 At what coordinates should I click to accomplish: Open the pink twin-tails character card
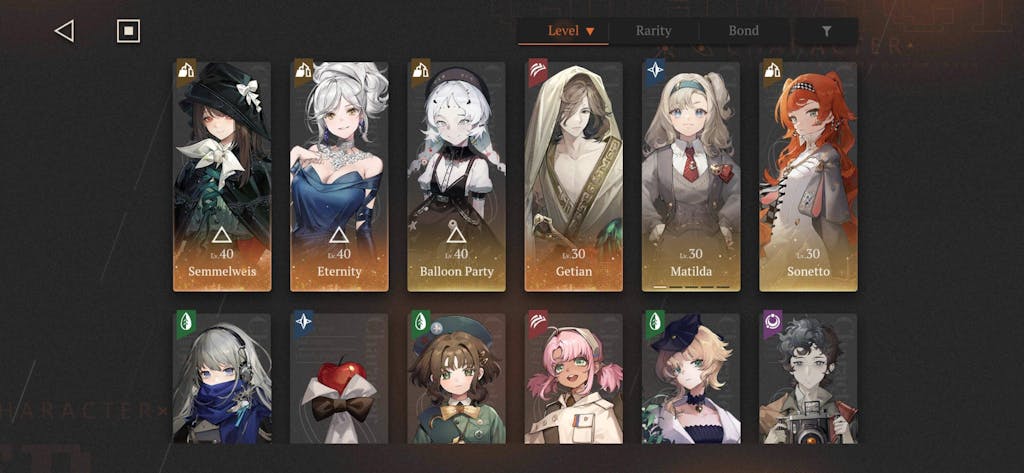pyautogui.click(x=573, y=378)
